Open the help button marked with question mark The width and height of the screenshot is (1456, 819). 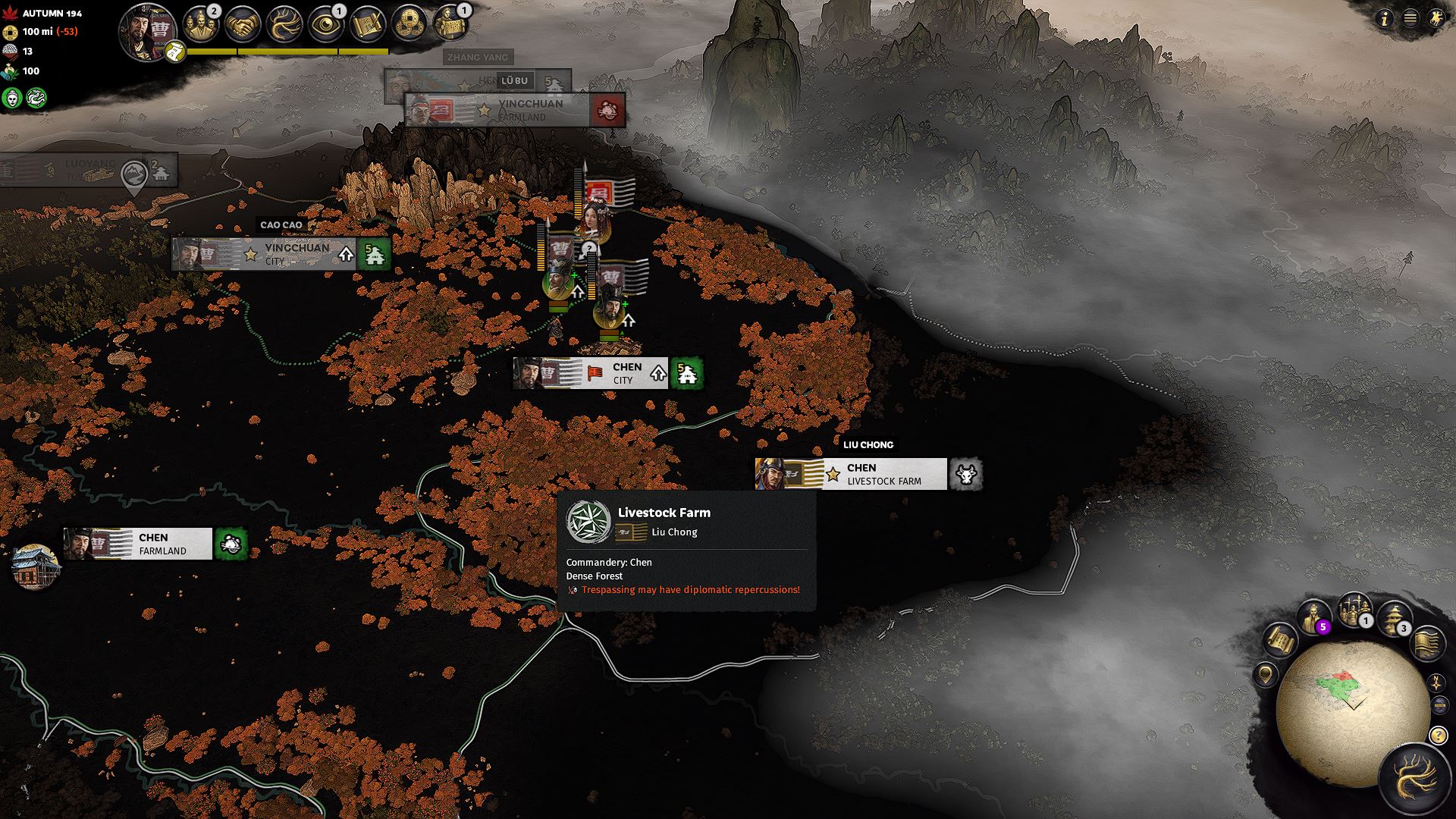[x=1437, y=735]
